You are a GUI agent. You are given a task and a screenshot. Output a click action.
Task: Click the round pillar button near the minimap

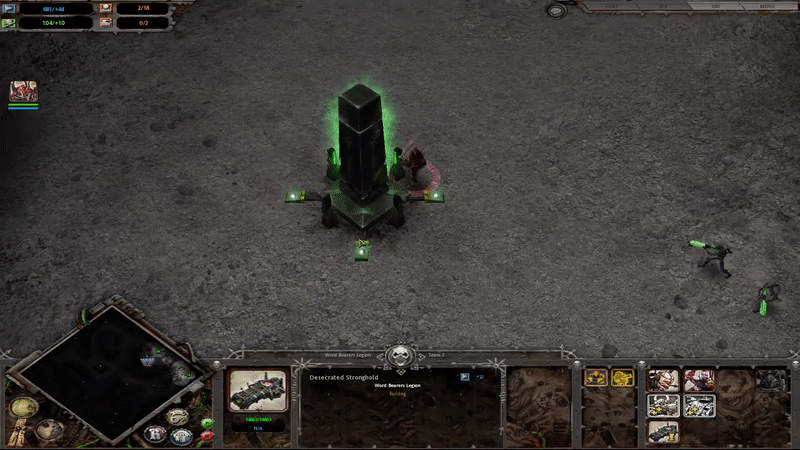(x=181, y=435)
